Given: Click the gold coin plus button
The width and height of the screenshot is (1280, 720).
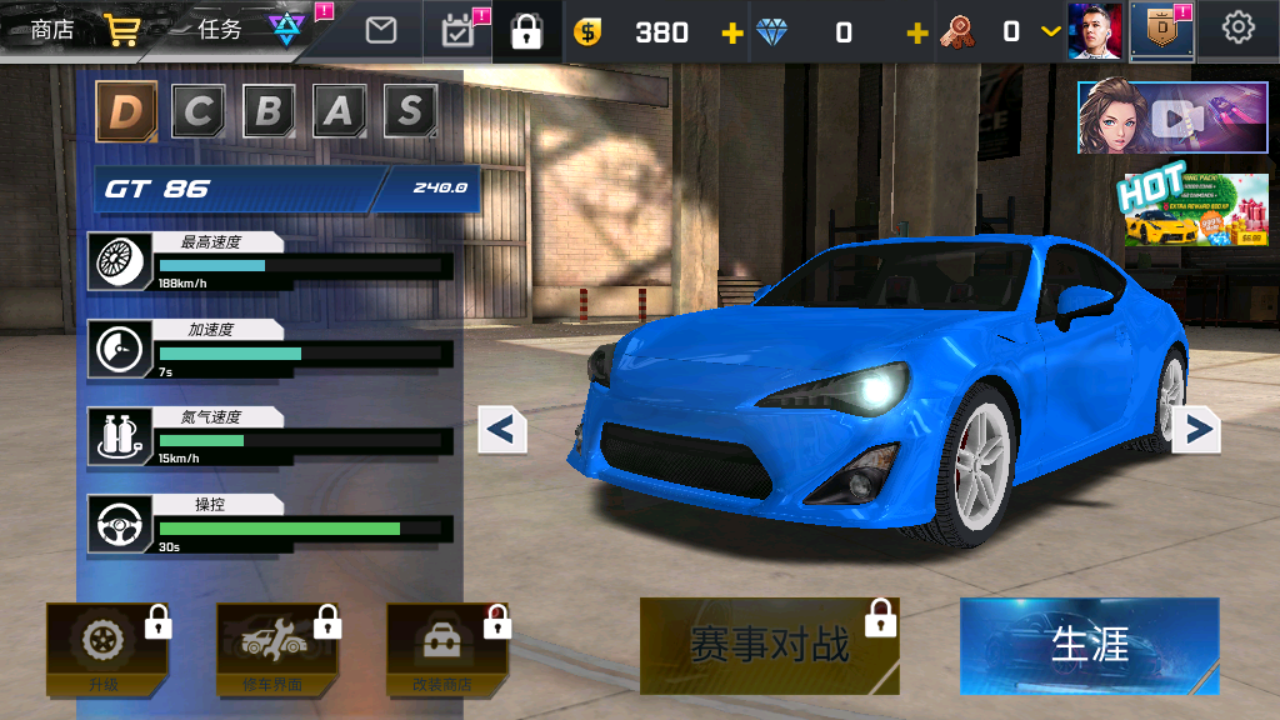Looking at the screenshot, I should coord(731,31).
